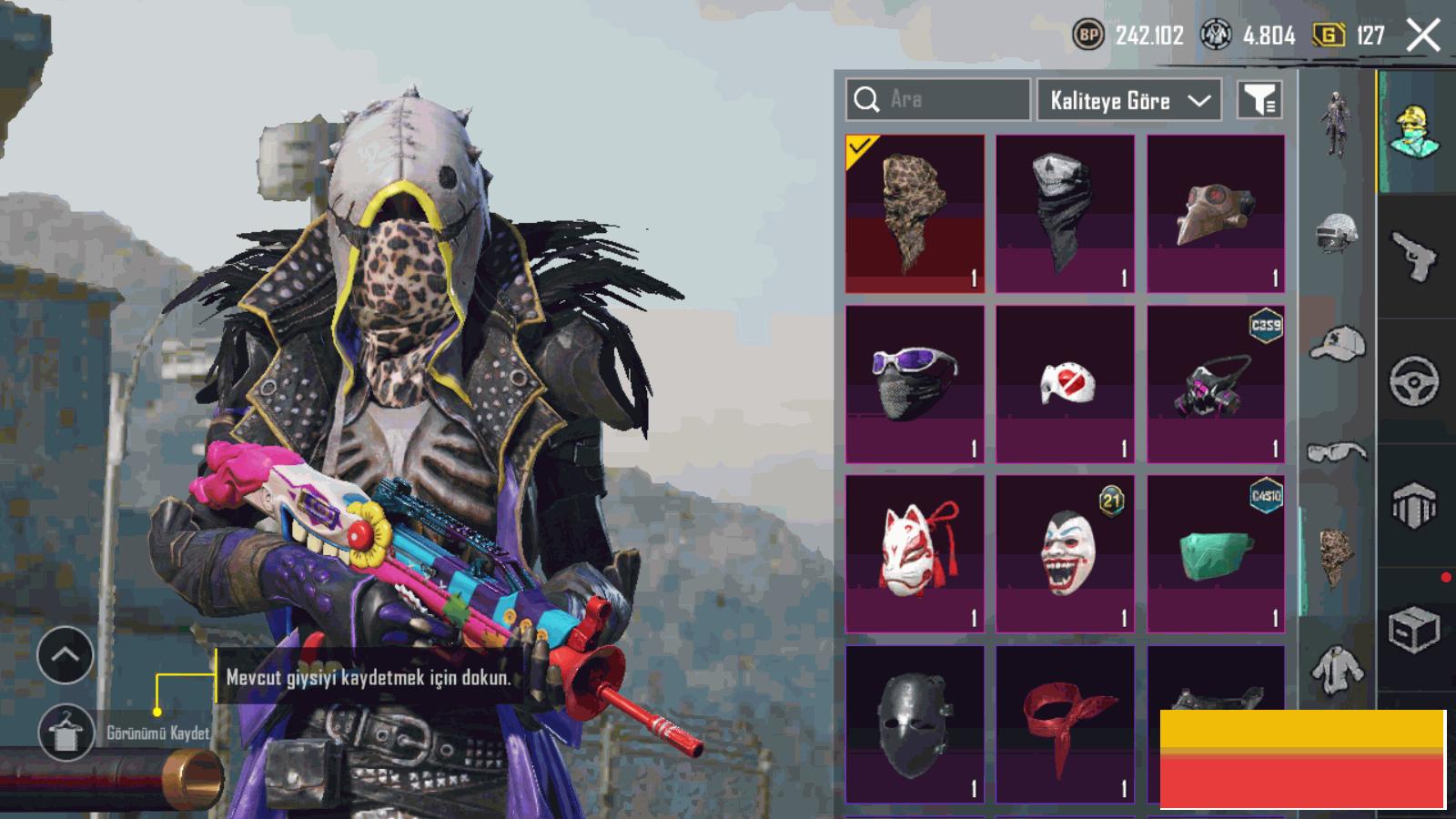Choose the black skull bandana mask
The image size is (1456, 819).
click(x=1065, y=214)
